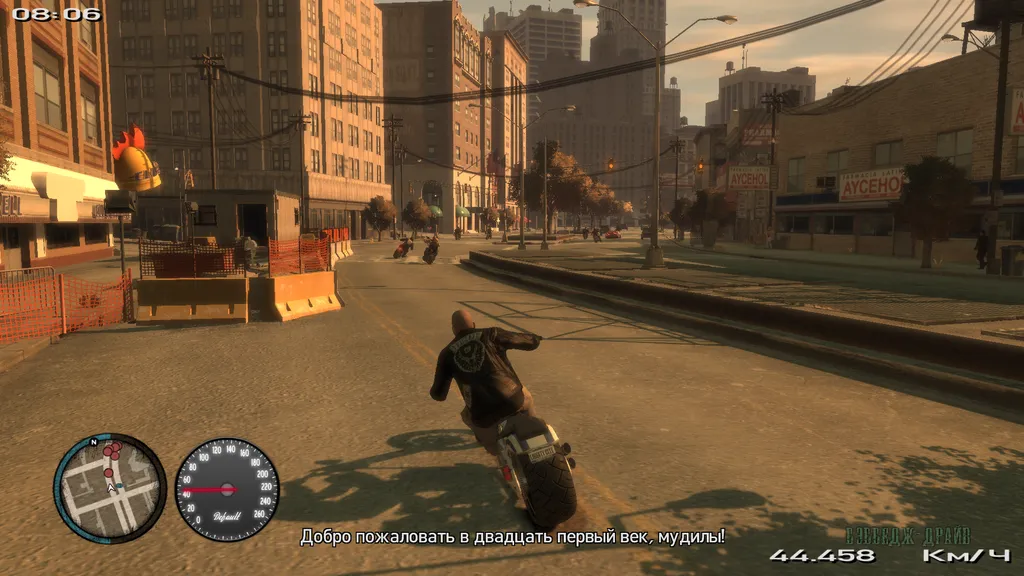This screenshot has height=576, width=1024.
Task: Click the circular radar minimap
Action: [x=110, y=488]
